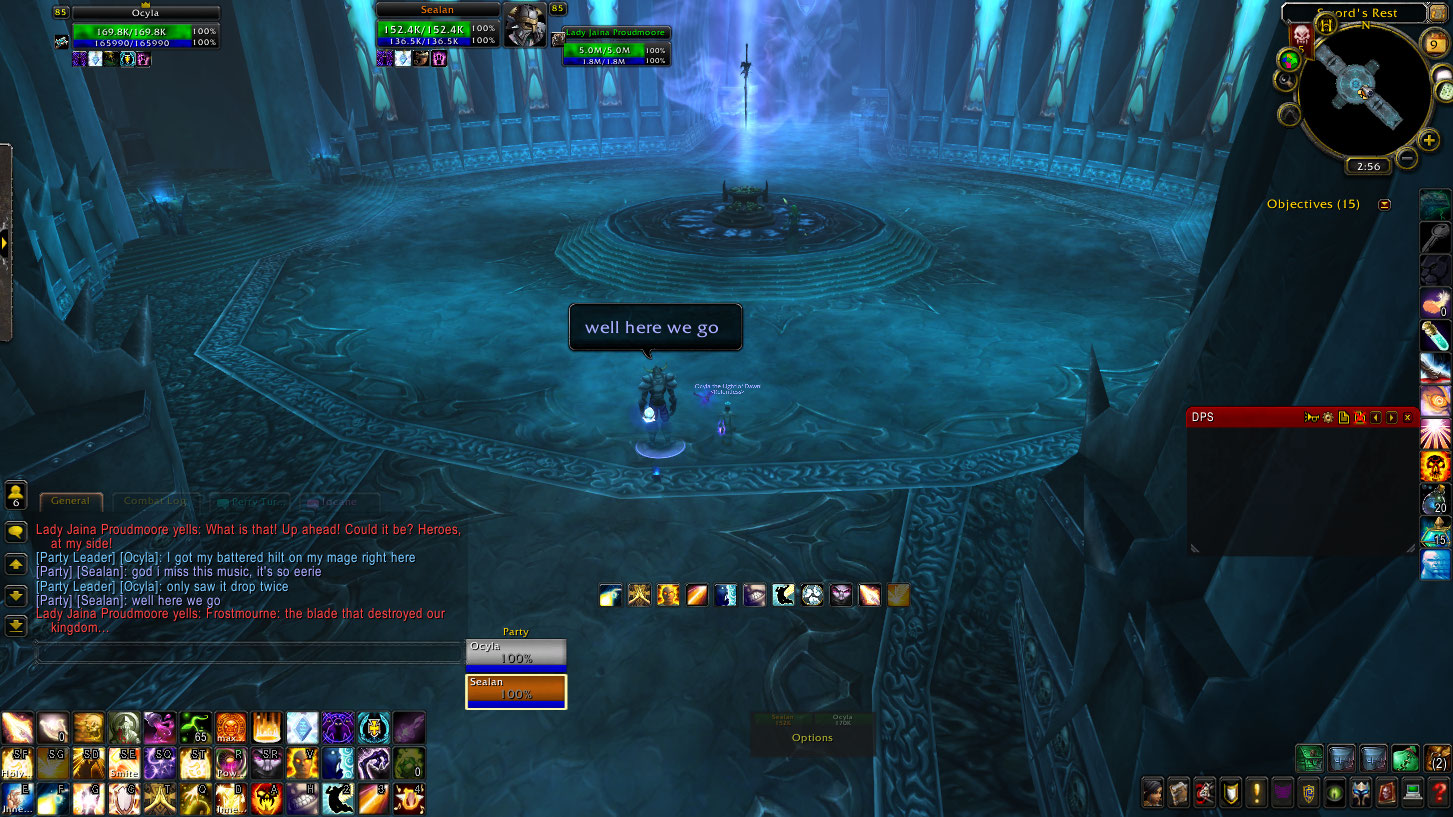Click the minimap view of Sword's Rest

pos(1363,91)
